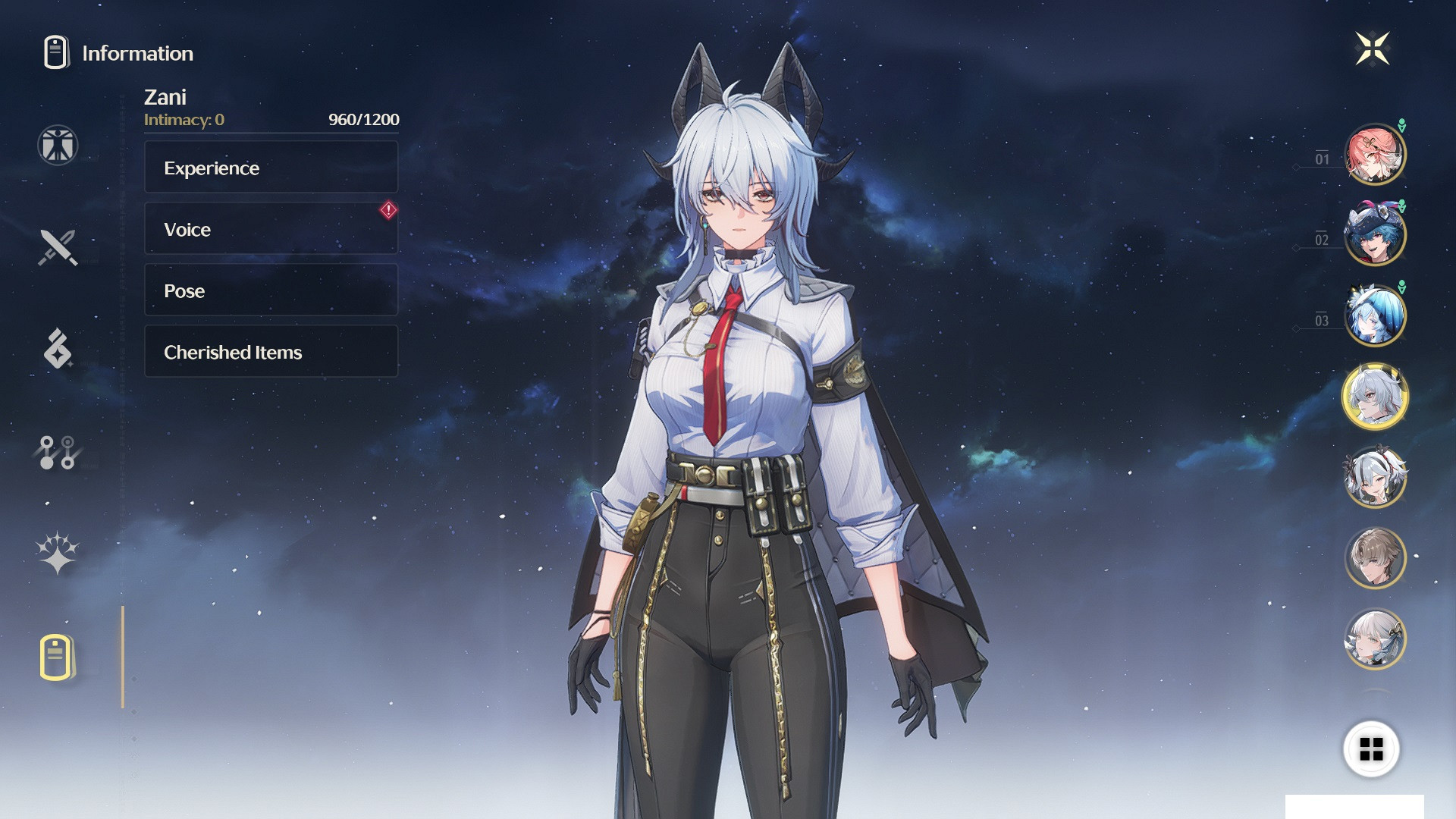This screenshot has width=1456, height=819.
Task: Choose the blue-haired character with feathered hat
Action: pyautogui.click(x=1374, y=235)
